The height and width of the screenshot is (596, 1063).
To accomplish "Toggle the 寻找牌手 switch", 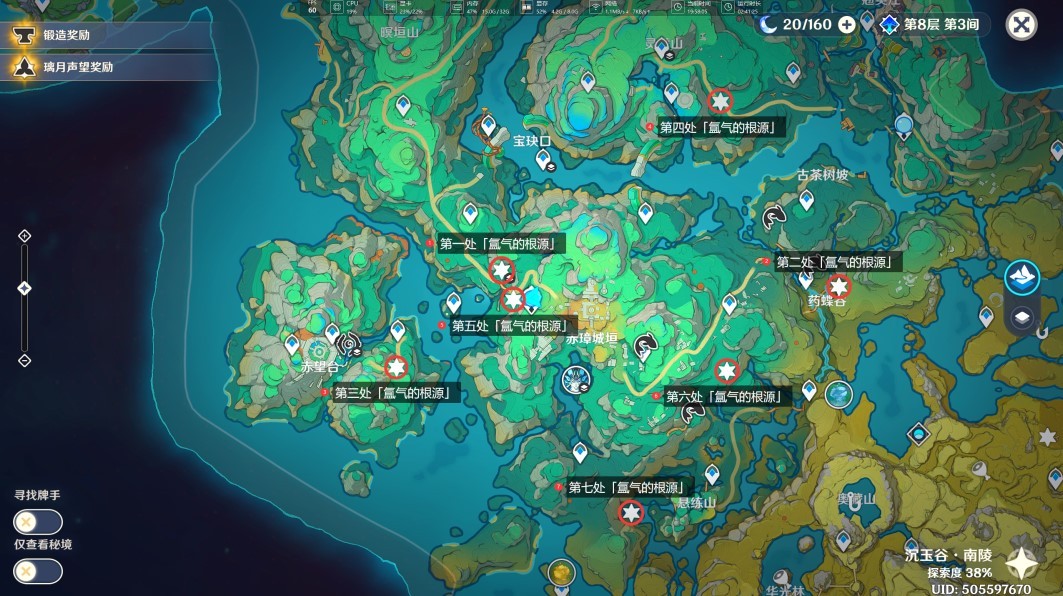I will click(38, 522).
